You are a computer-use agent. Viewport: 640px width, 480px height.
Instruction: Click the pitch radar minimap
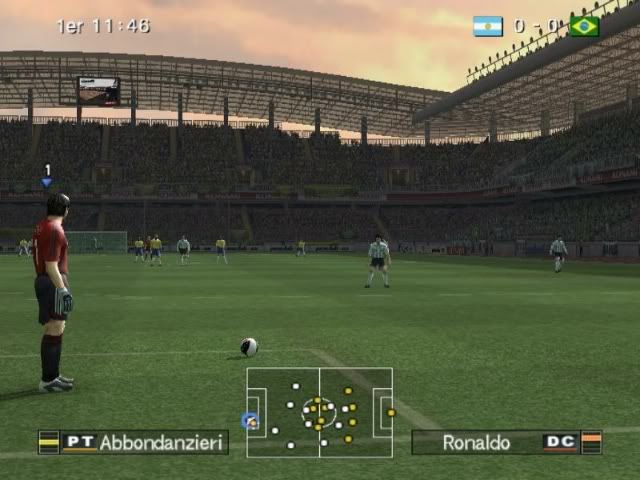319,412
